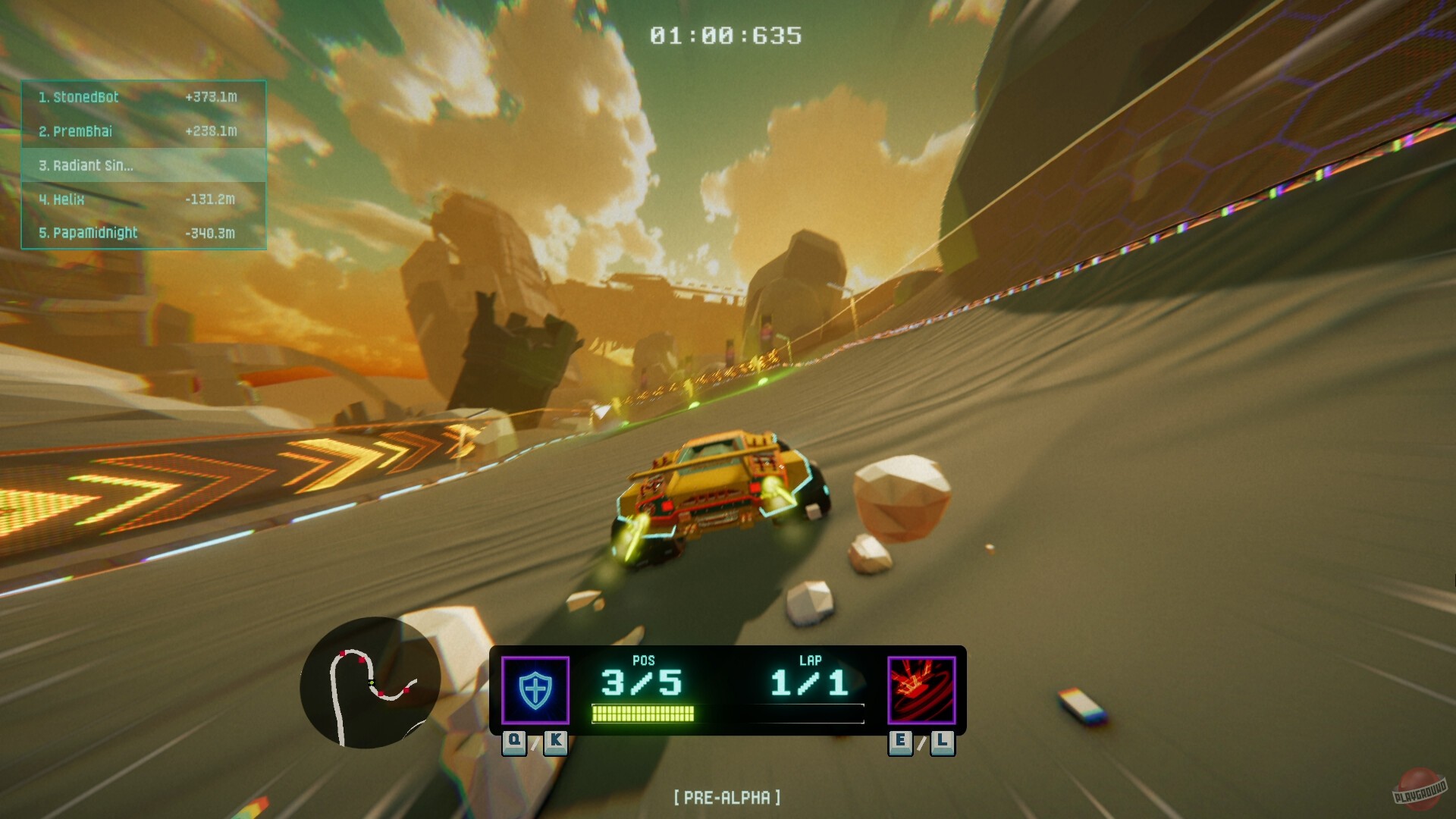
Task: Click the yellow boost charge bar
Action: (x=642, y=713)
